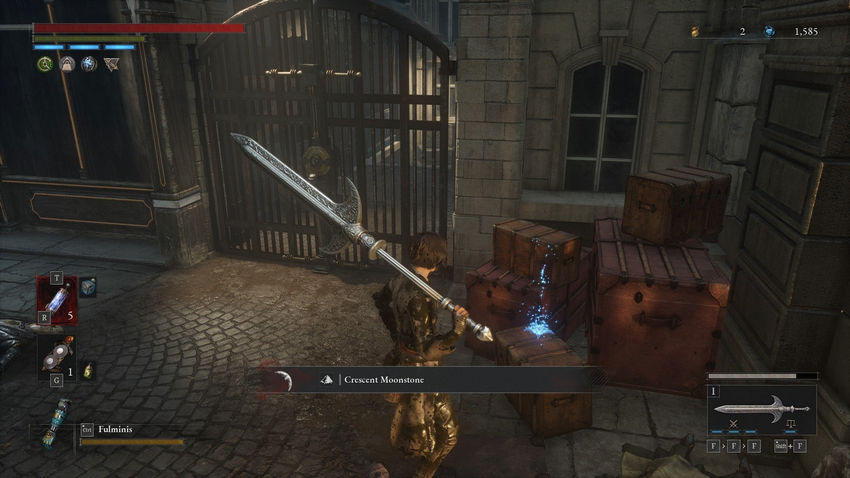Select the Pulse Cell item slot
This screenshot has height=478, width=850.
tap(56, 300)
